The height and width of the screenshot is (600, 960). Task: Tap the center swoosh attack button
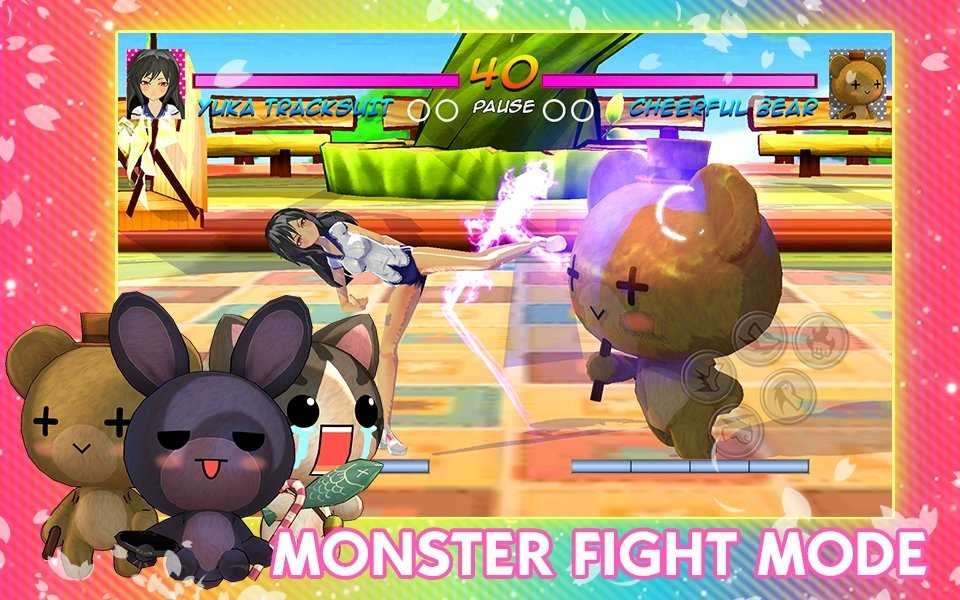pyautogui.click(x=788, y=396)
